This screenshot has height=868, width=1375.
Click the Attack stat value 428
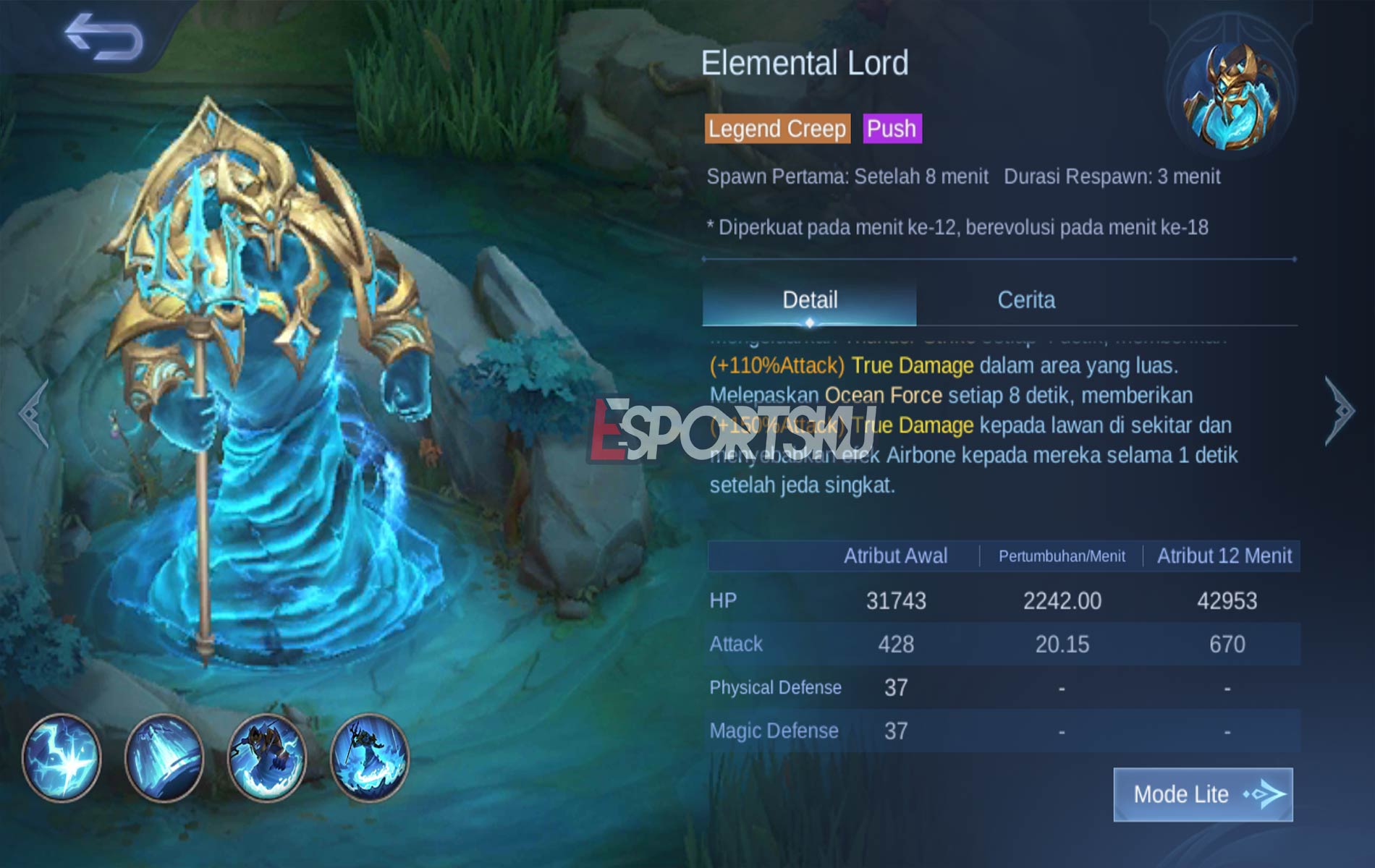click(894, 644)
